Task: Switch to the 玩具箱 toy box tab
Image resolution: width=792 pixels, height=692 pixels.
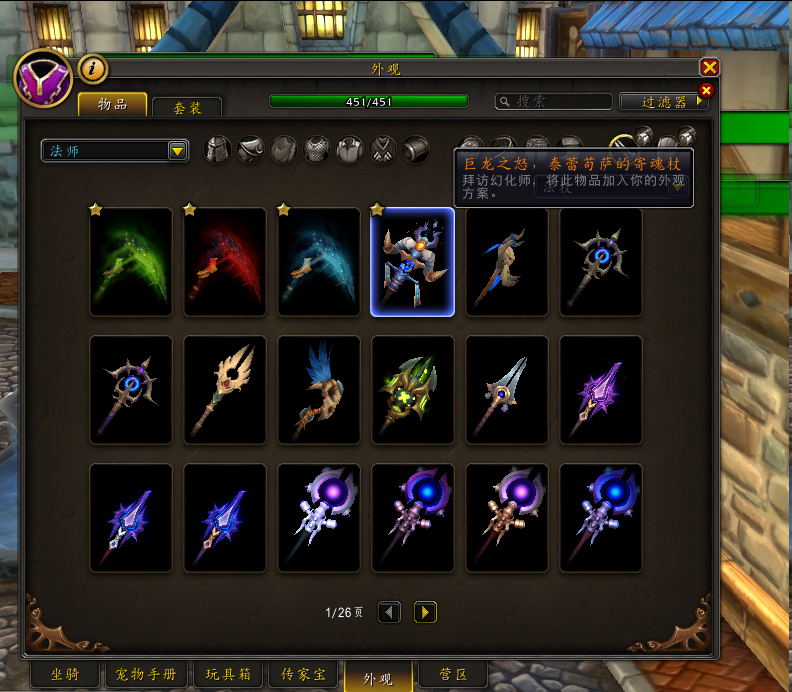Action: tap(228, 676)
